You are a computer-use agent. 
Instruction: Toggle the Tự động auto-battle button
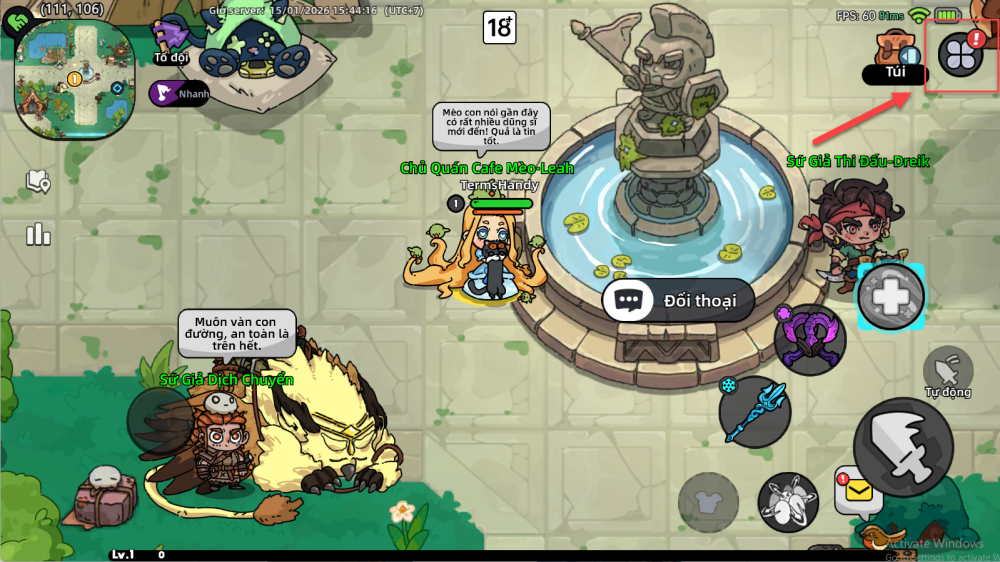tap(947, 372)
